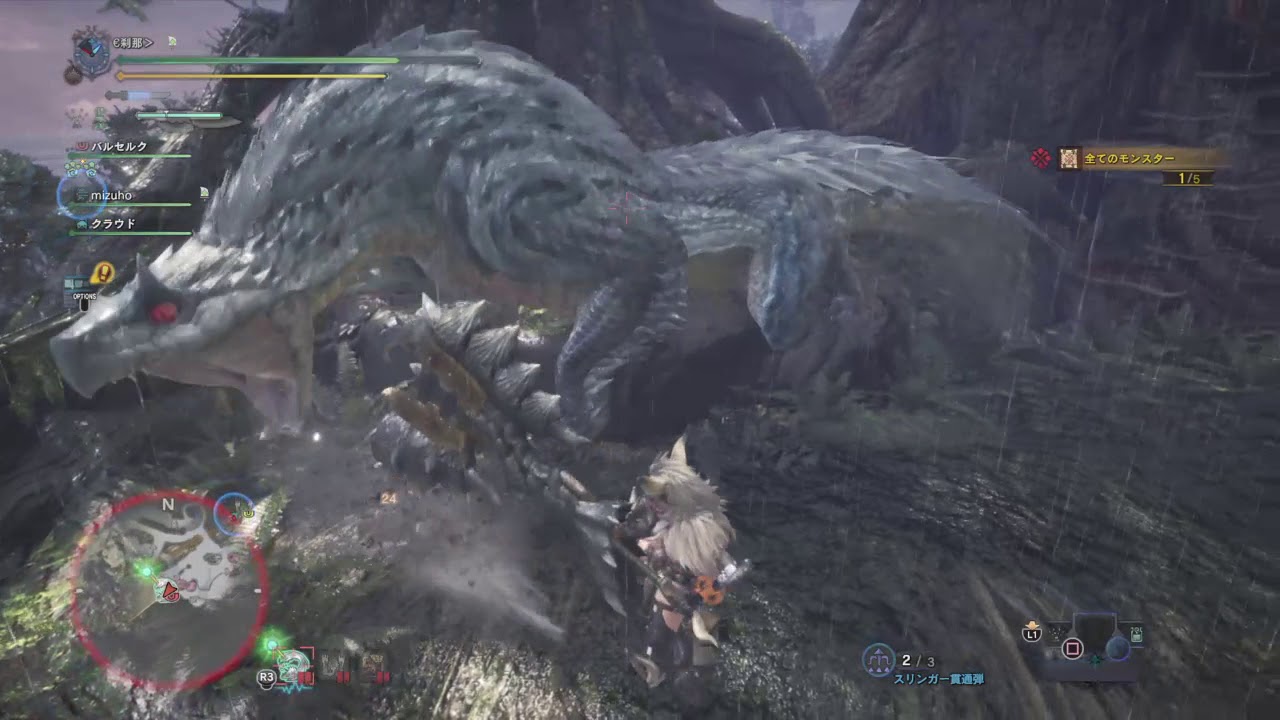Click the quest timer clock emblem
Screen dimensions: 1280x720
pos(93,50)
